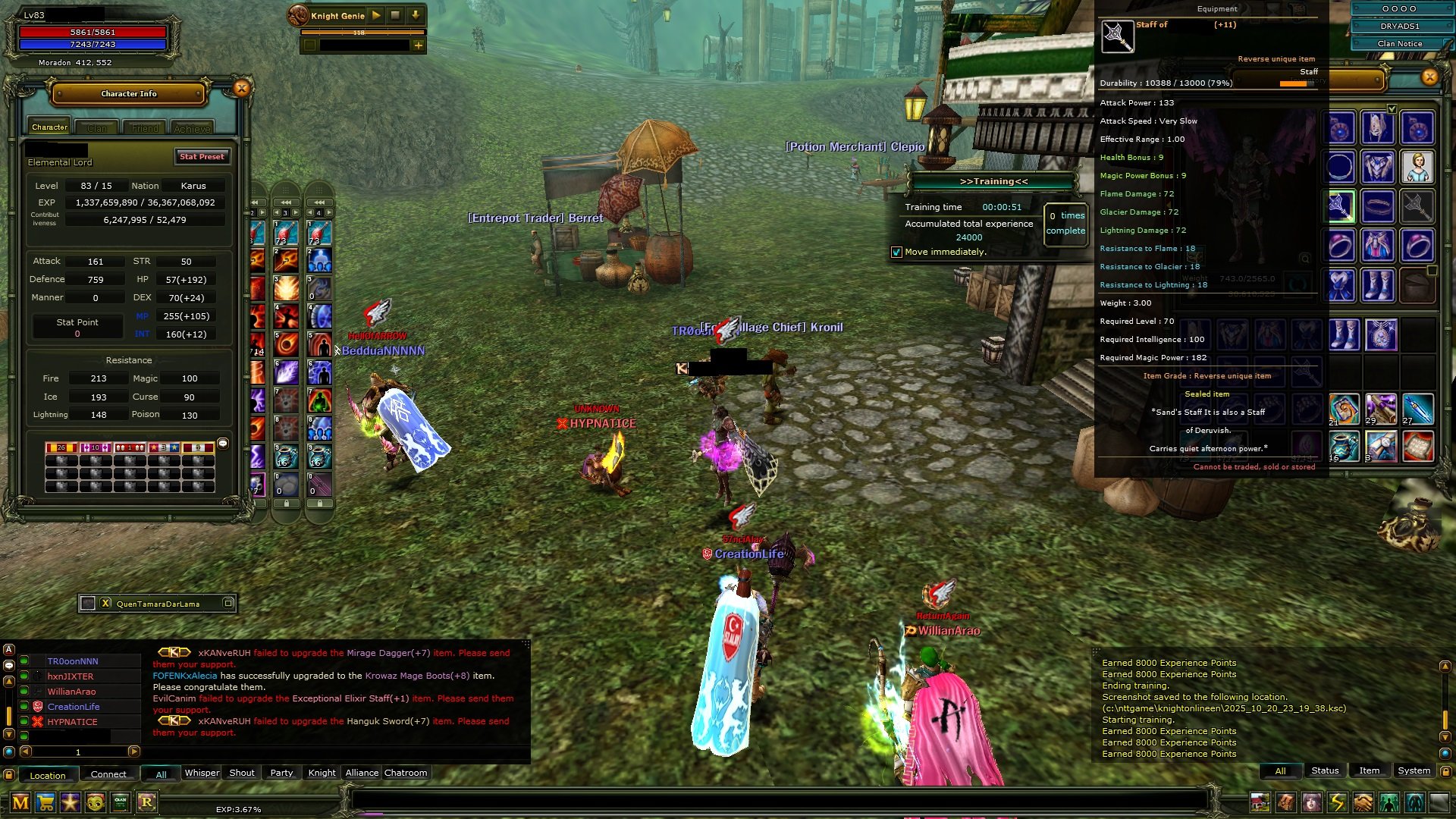Click the gold M menu icon
Screen dimensions: 1456x819
[20, 802]
